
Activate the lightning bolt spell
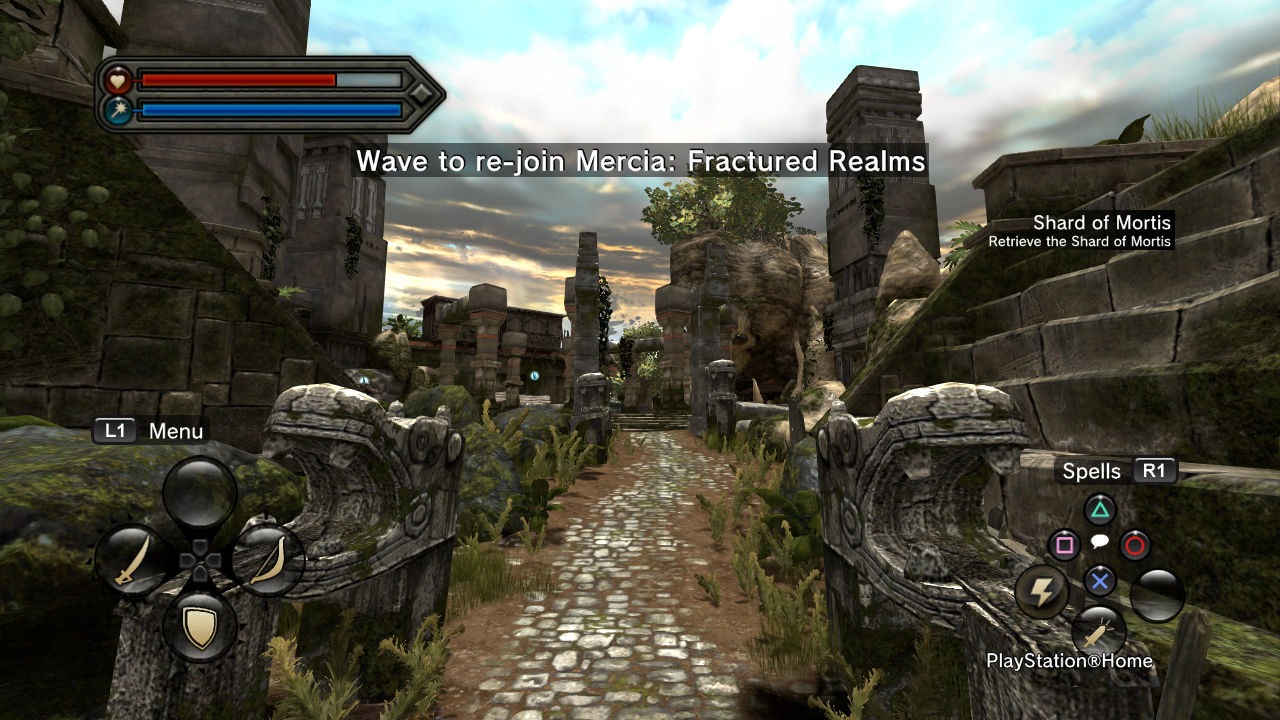1042,592
